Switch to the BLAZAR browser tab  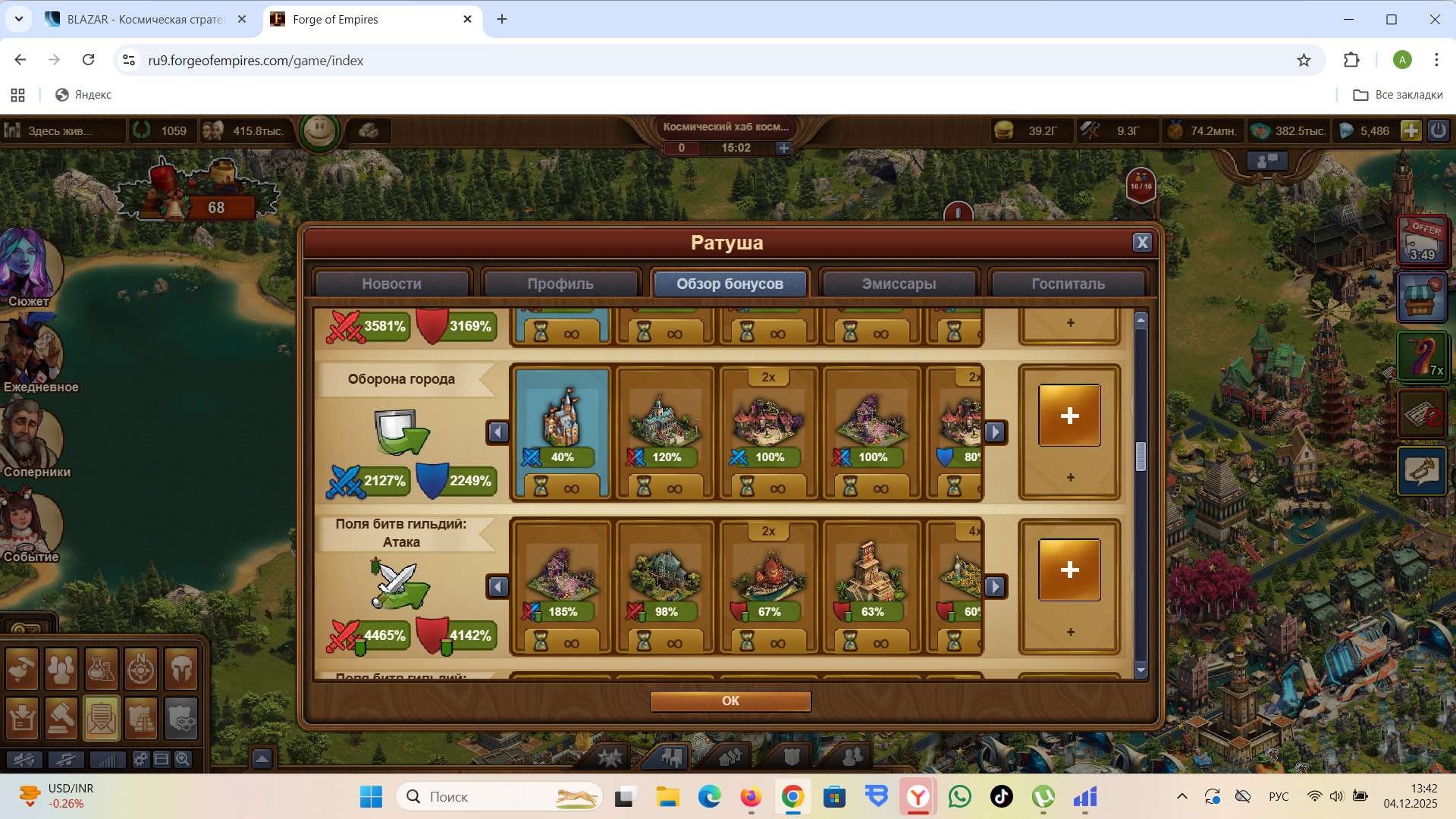point(140,19)
